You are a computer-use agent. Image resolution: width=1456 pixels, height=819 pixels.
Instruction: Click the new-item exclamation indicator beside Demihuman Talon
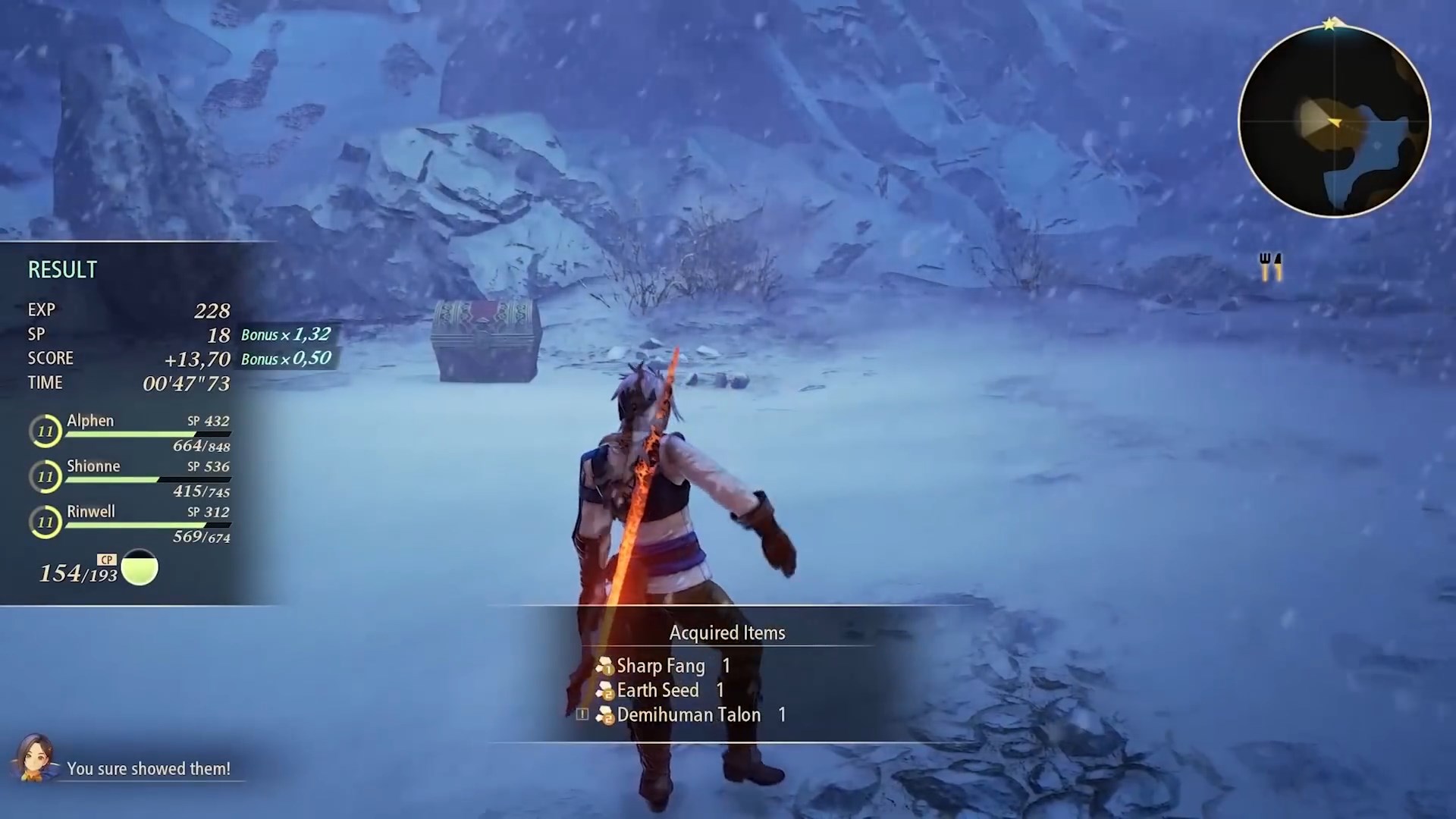click(x=582, y=714)
